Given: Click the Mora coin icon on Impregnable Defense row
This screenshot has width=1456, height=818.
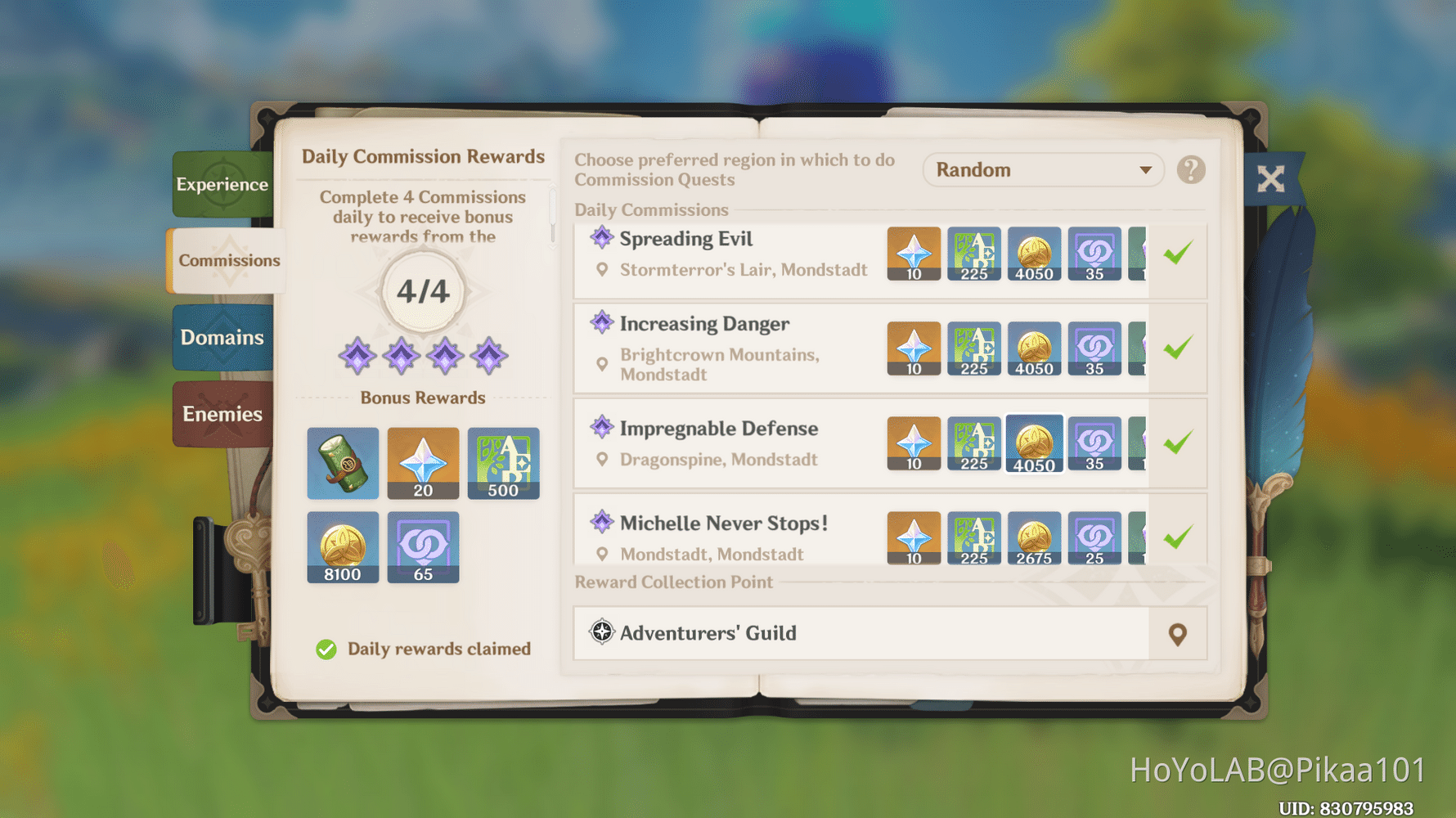Looking at the screenshot, I should pyautogui.click(x=1034, y=443).
